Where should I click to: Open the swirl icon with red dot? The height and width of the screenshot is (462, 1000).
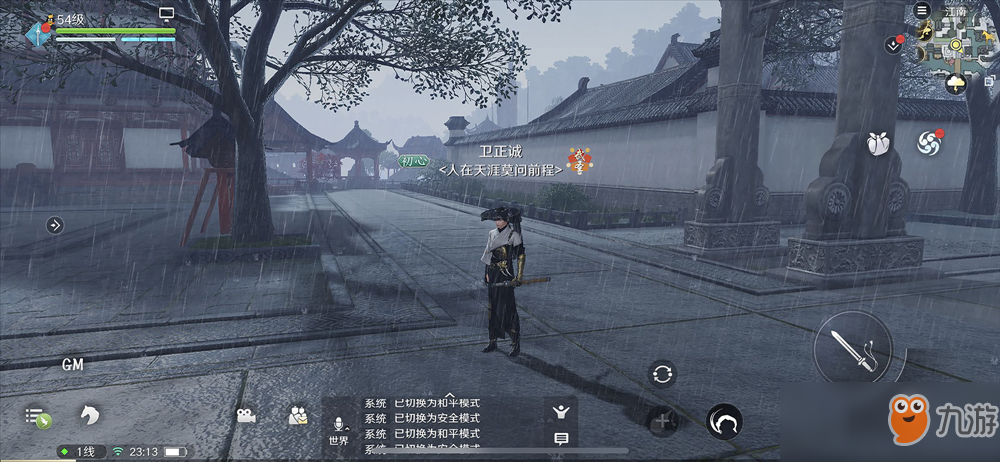pos(930,143)
